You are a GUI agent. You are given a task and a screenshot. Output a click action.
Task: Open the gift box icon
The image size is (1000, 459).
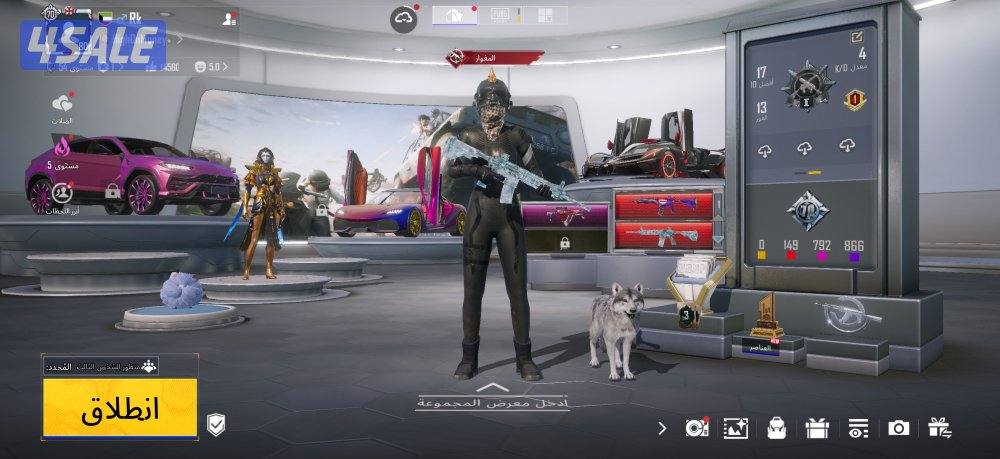(817, 428)
